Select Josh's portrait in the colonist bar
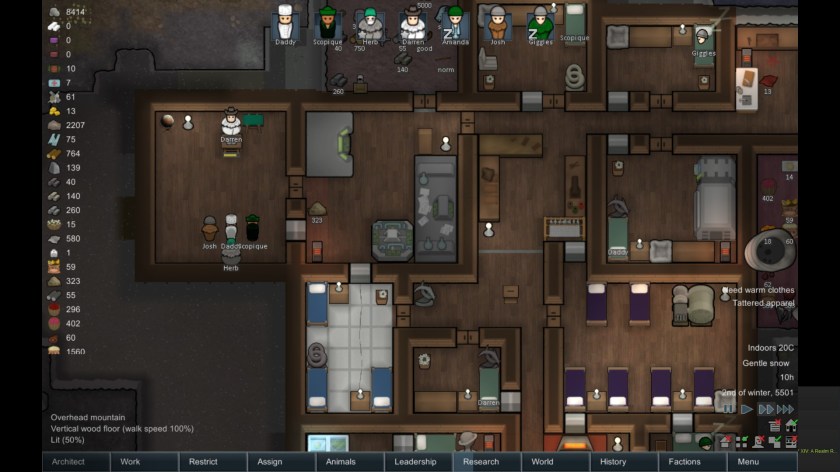 pyautogui.click(x=497, y=23)
